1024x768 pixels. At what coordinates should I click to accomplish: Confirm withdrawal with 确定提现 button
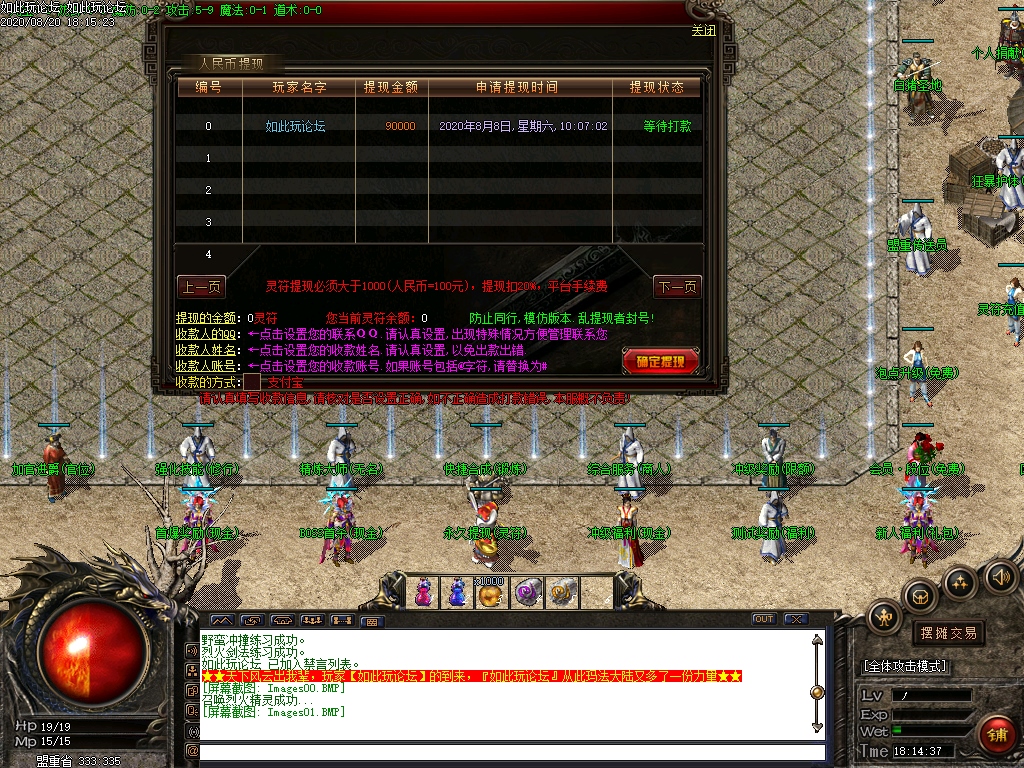(x=660, y=361)
